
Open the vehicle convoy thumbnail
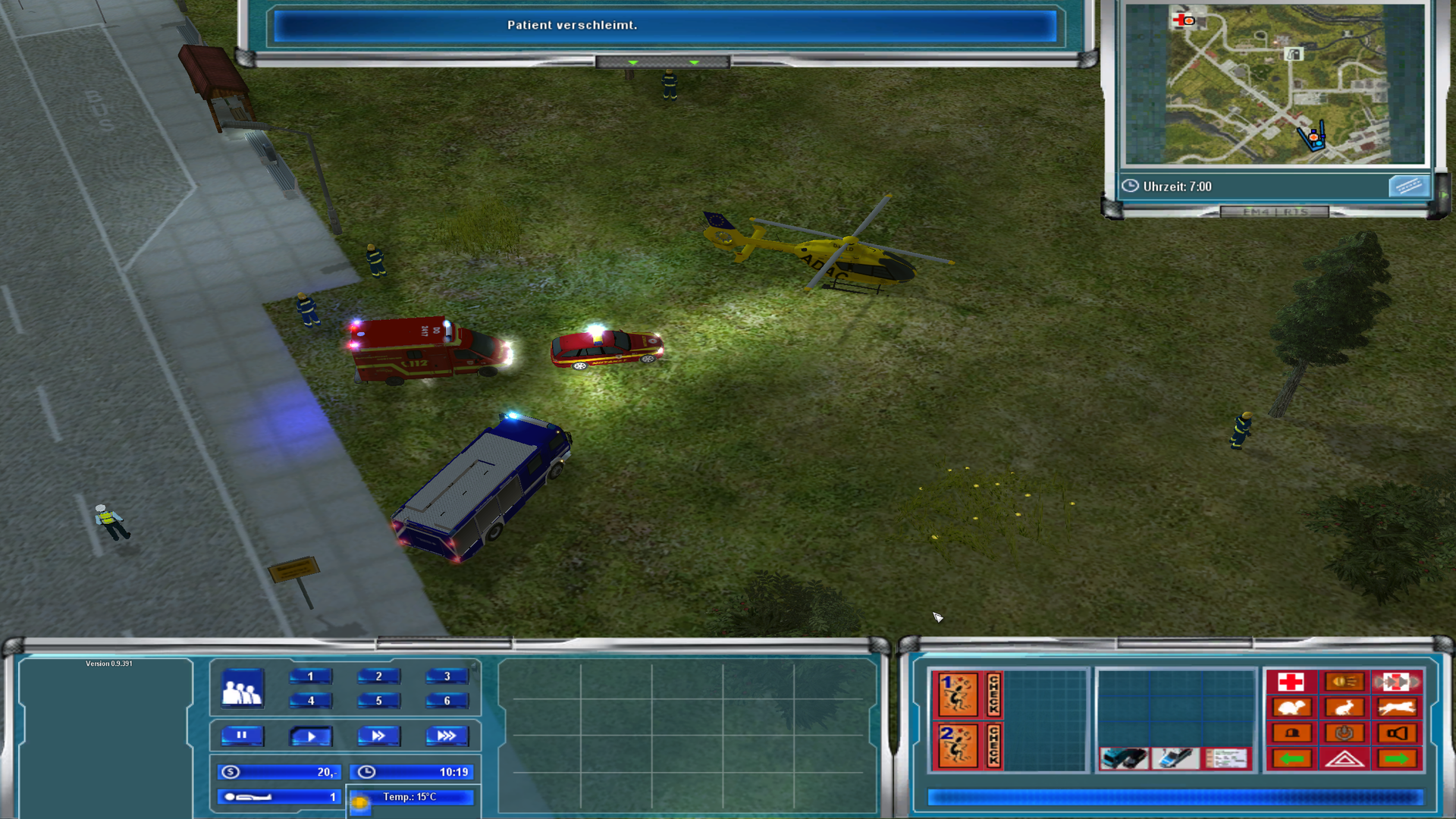coord(1124,758)
